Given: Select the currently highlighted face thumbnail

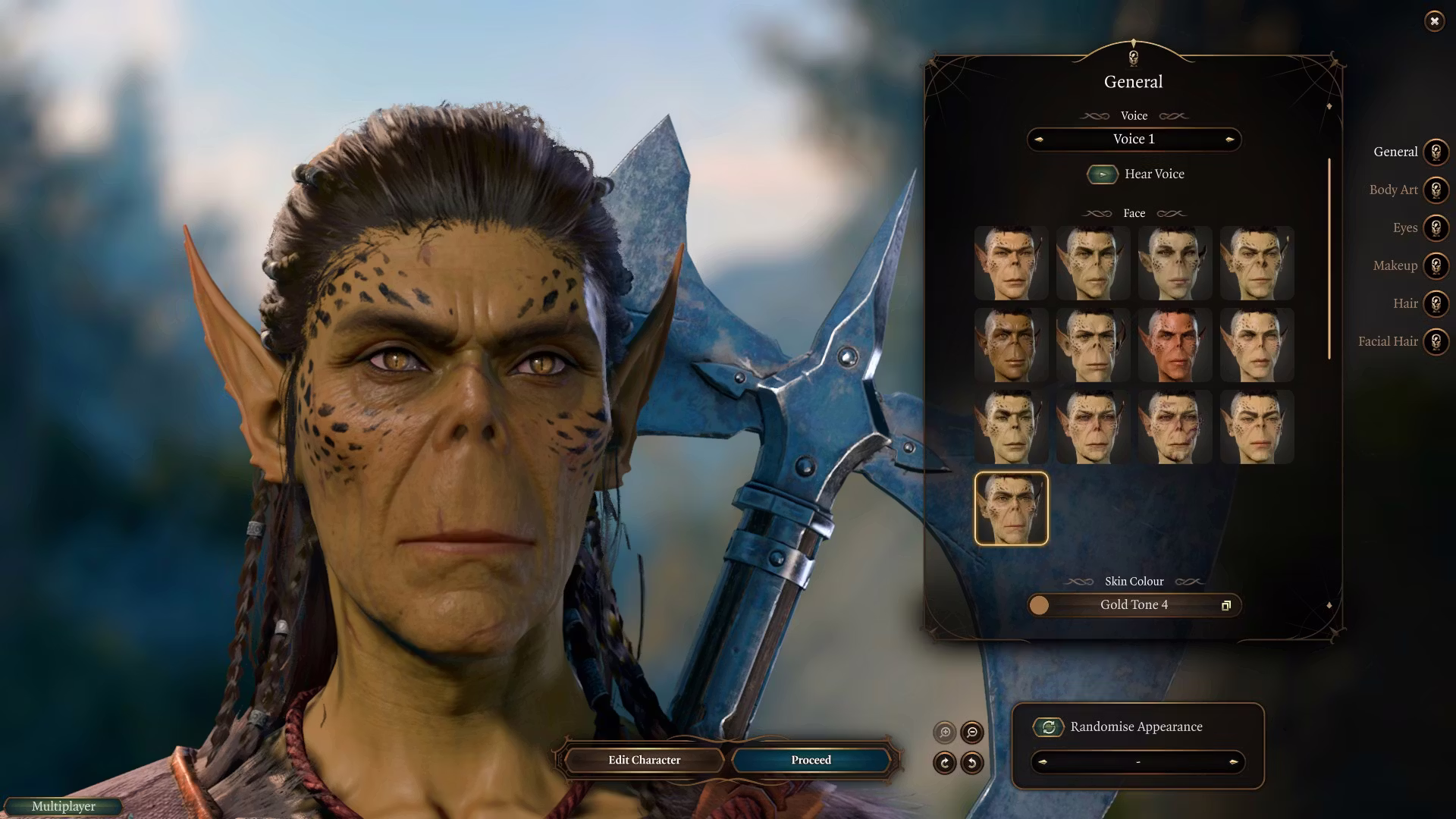Looking at the screenshot, I should coord(1011,508).
